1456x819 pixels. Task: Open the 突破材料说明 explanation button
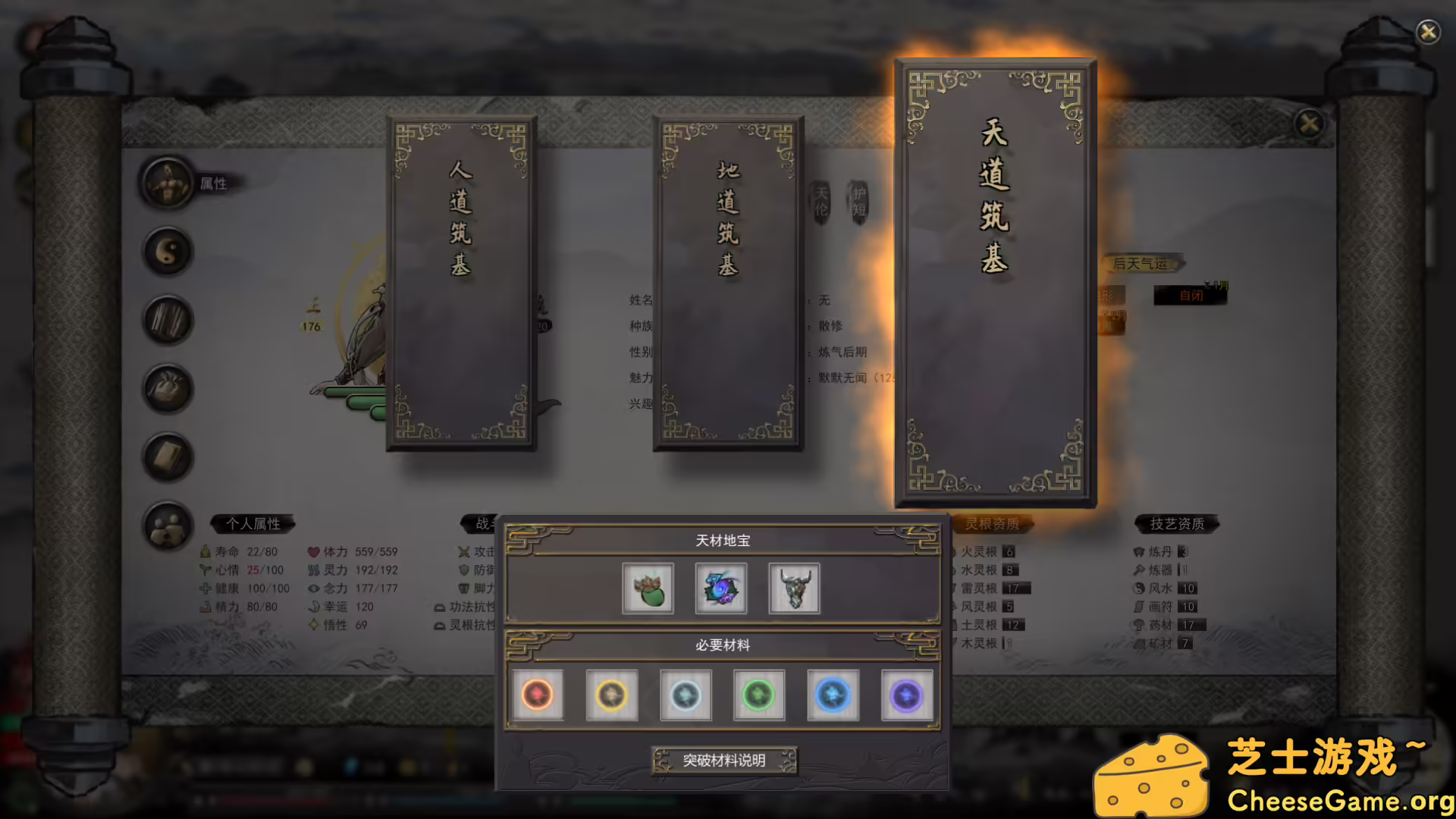coord(724,760)
